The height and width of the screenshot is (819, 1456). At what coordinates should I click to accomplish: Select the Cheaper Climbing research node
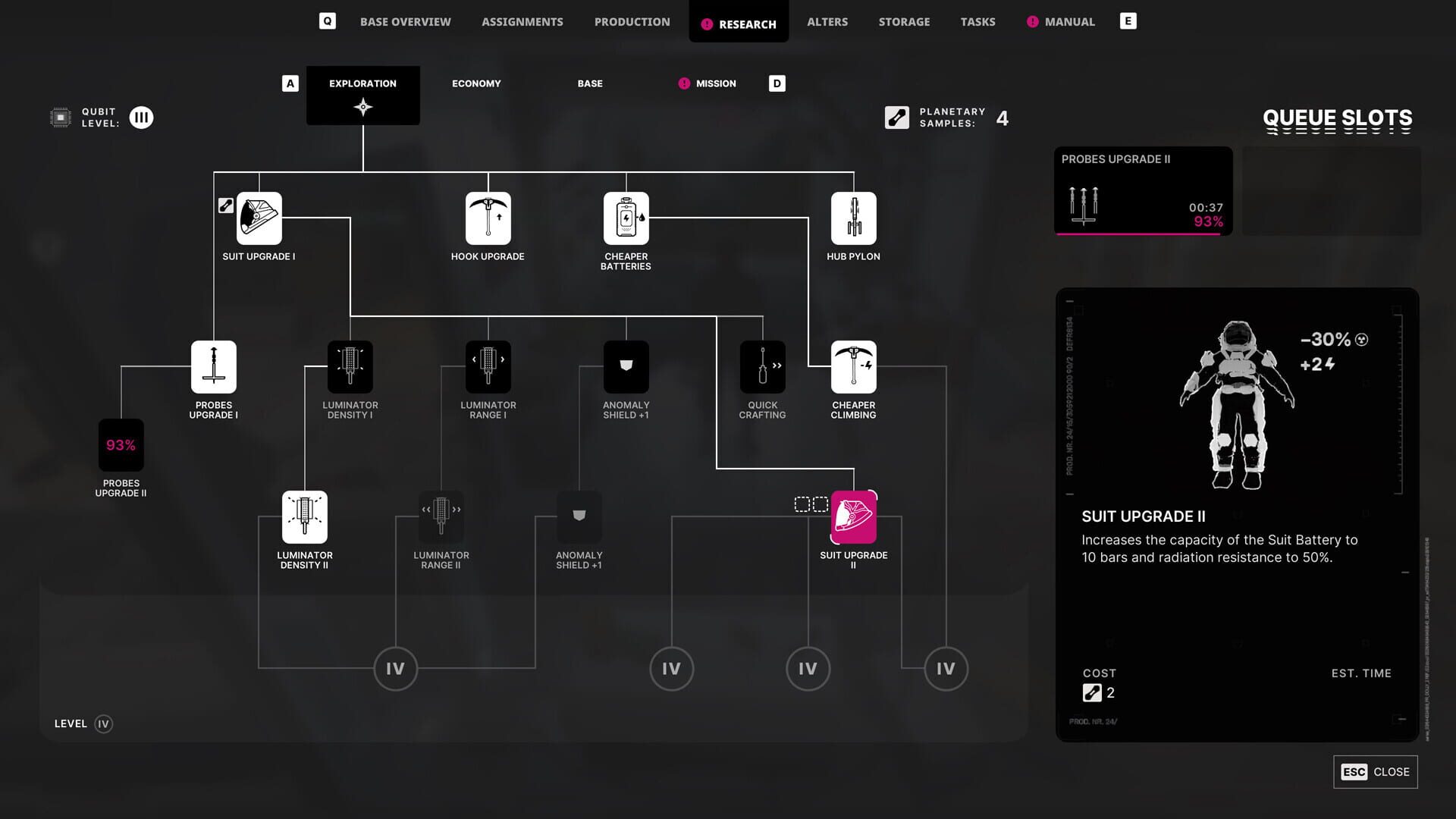853,367
